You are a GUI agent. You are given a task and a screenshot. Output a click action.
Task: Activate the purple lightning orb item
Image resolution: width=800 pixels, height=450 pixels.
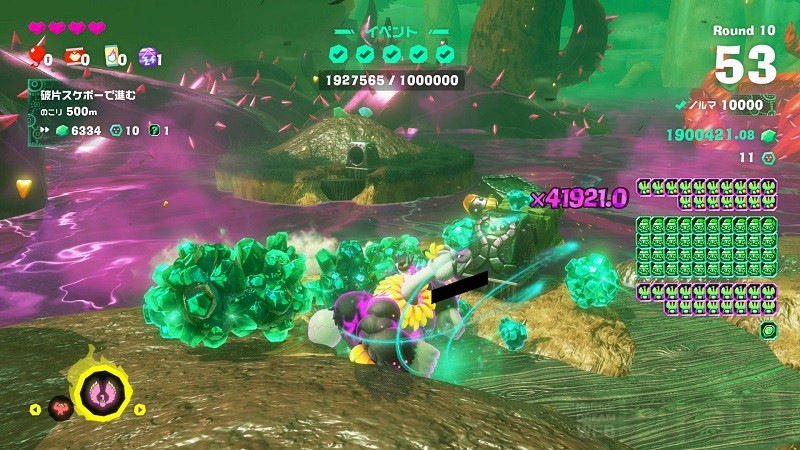pos(146,57)
